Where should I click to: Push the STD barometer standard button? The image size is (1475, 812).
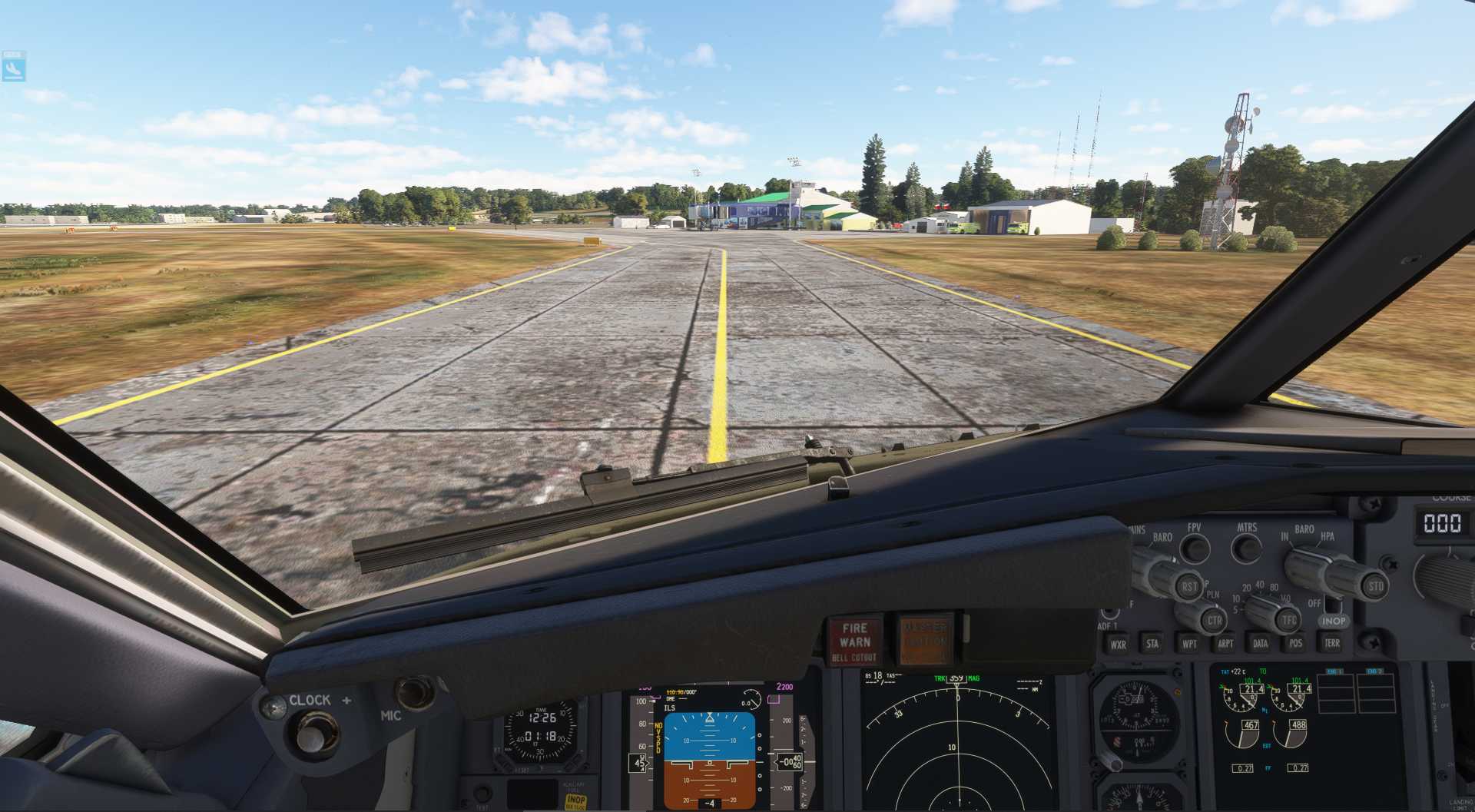[1375, 587]
